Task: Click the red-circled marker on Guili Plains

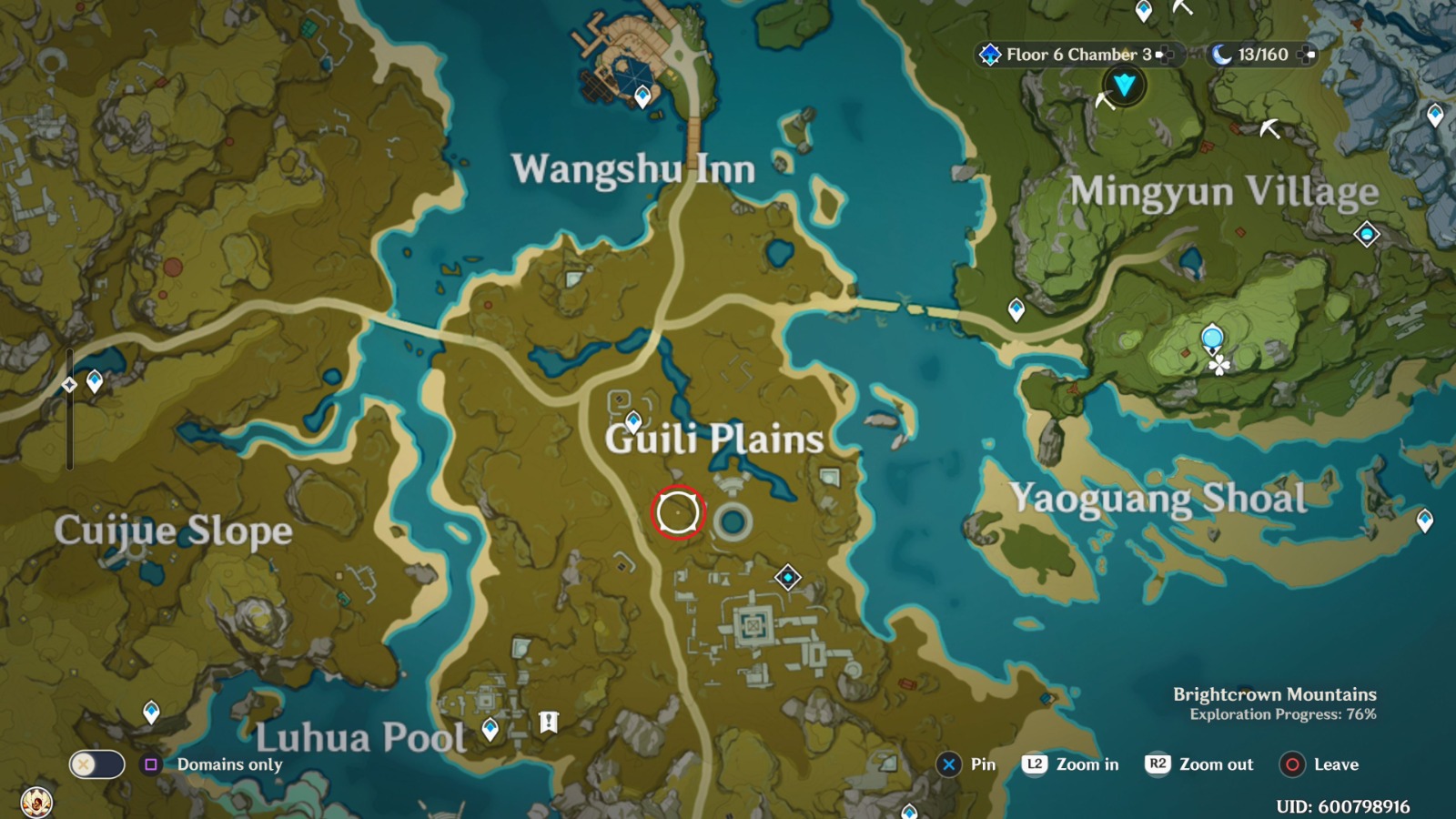Action: click(x=677, y=512)
